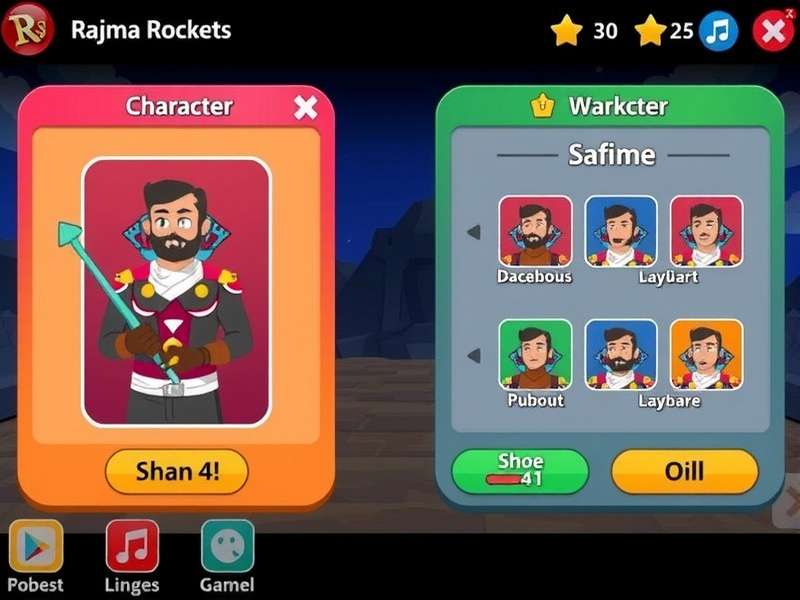Image resolution: width=800 pixels, height=600 pixels.
Task: Select the large hero card with spear
Action: [x=176, y=292]
